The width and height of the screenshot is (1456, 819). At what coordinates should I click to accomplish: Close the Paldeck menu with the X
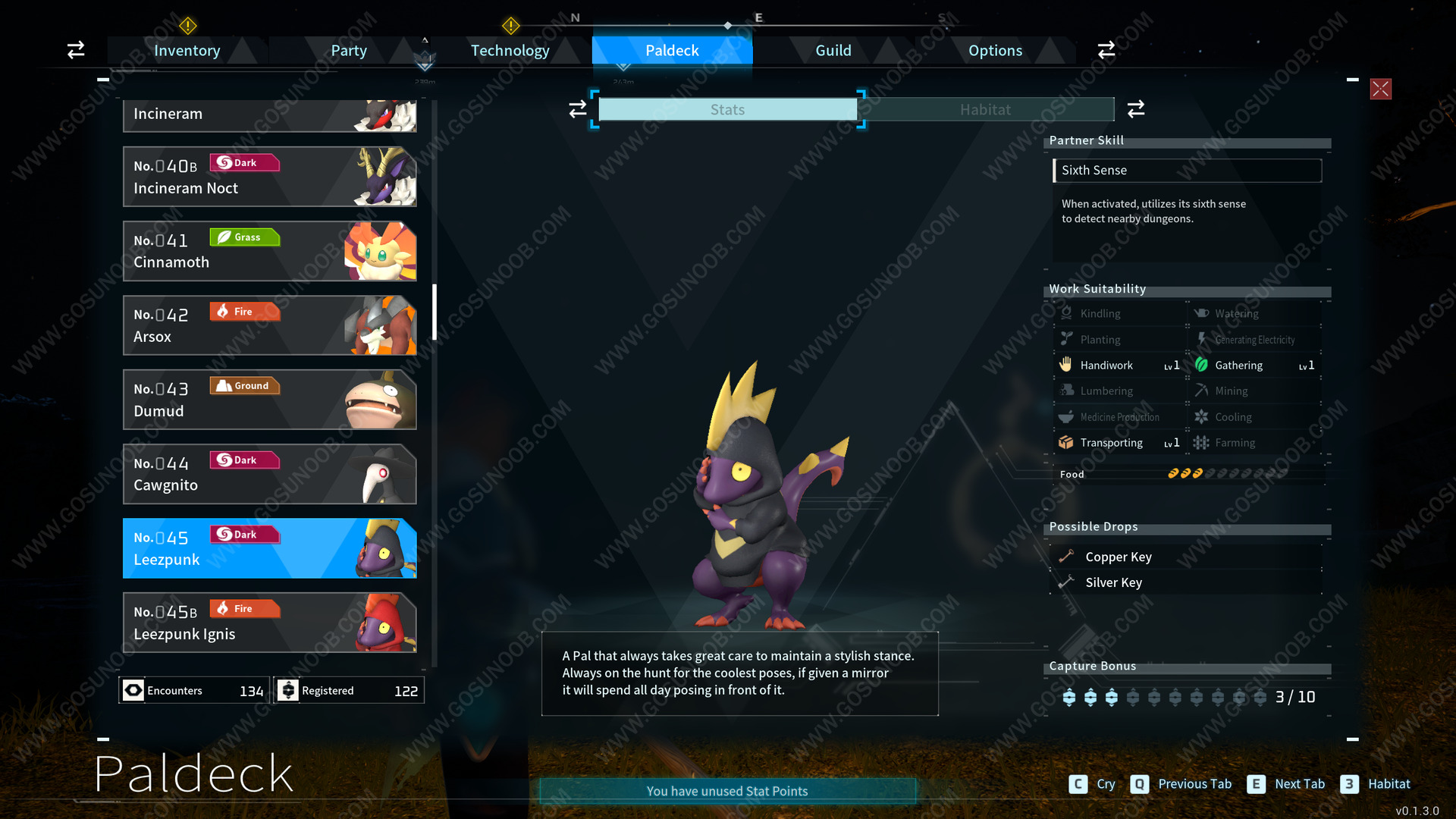(x=1380, y=89)
